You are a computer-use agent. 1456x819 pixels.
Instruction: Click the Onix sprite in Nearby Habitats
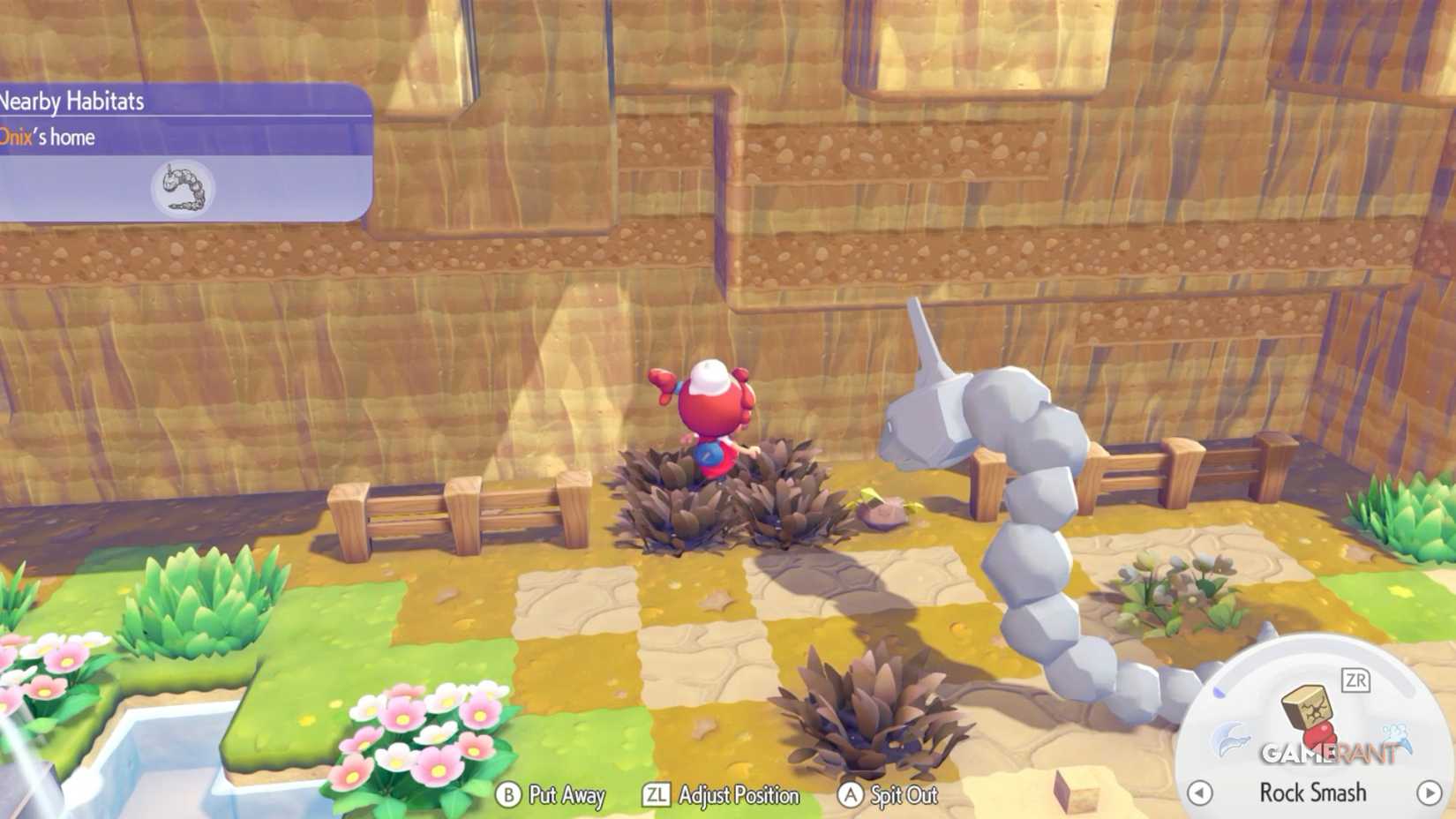(183, 187)
